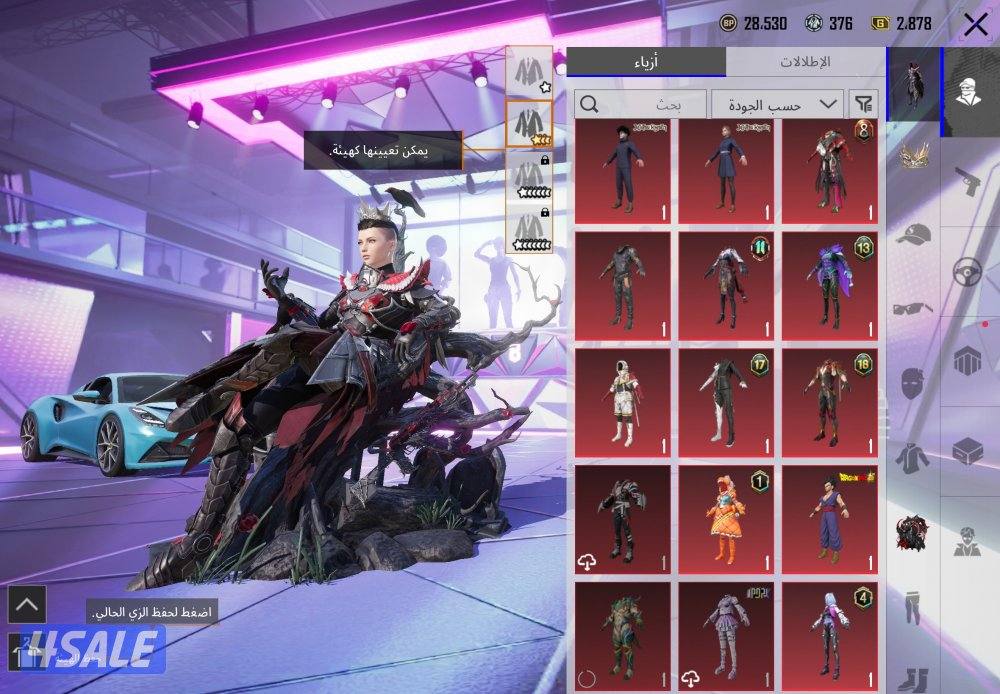
Task: Pick the white and red hooded outfit
Action: [x=624, y=400]
